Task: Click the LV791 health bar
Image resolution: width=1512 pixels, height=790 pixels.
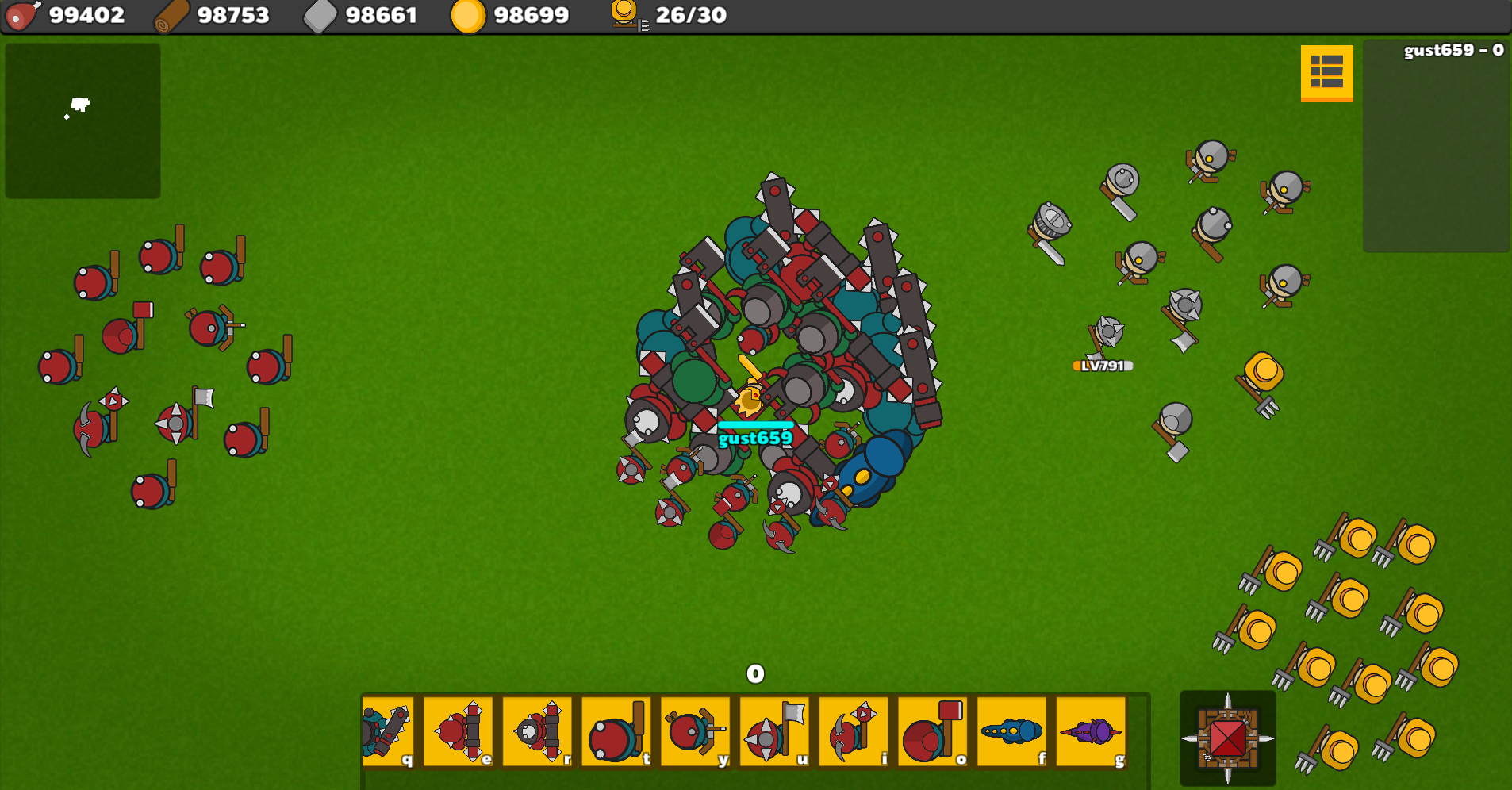Action: [x=1101, y=366]
